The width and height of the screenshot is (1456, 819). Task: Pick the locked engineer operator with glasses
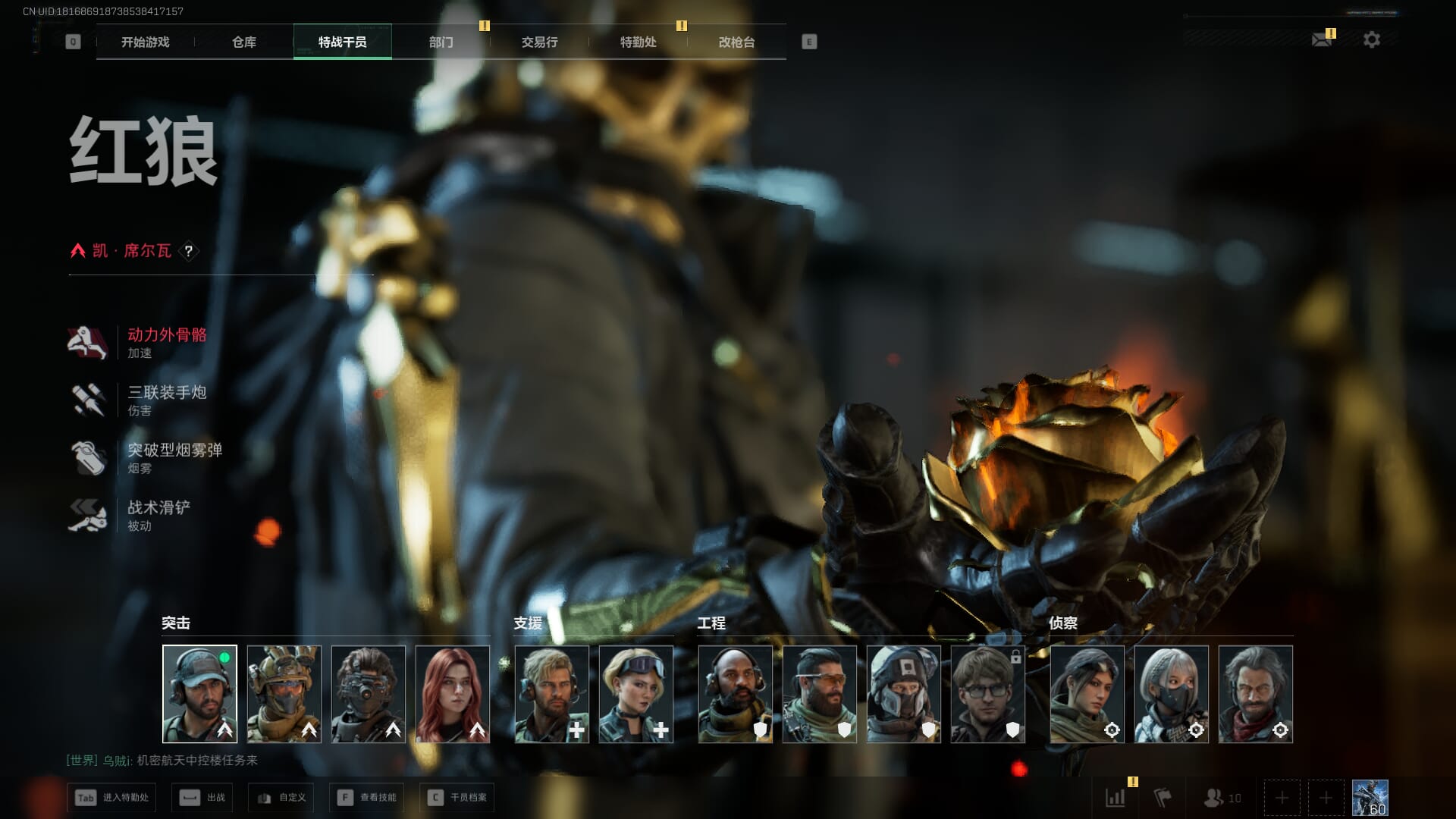pos(988,694)
